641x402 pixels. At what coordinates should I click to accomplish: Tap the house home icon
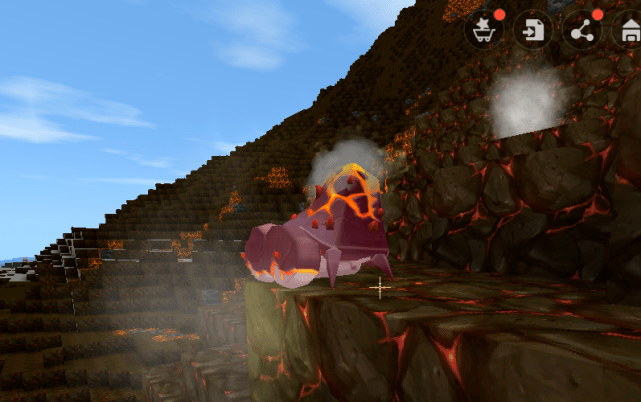coord(630,30)
